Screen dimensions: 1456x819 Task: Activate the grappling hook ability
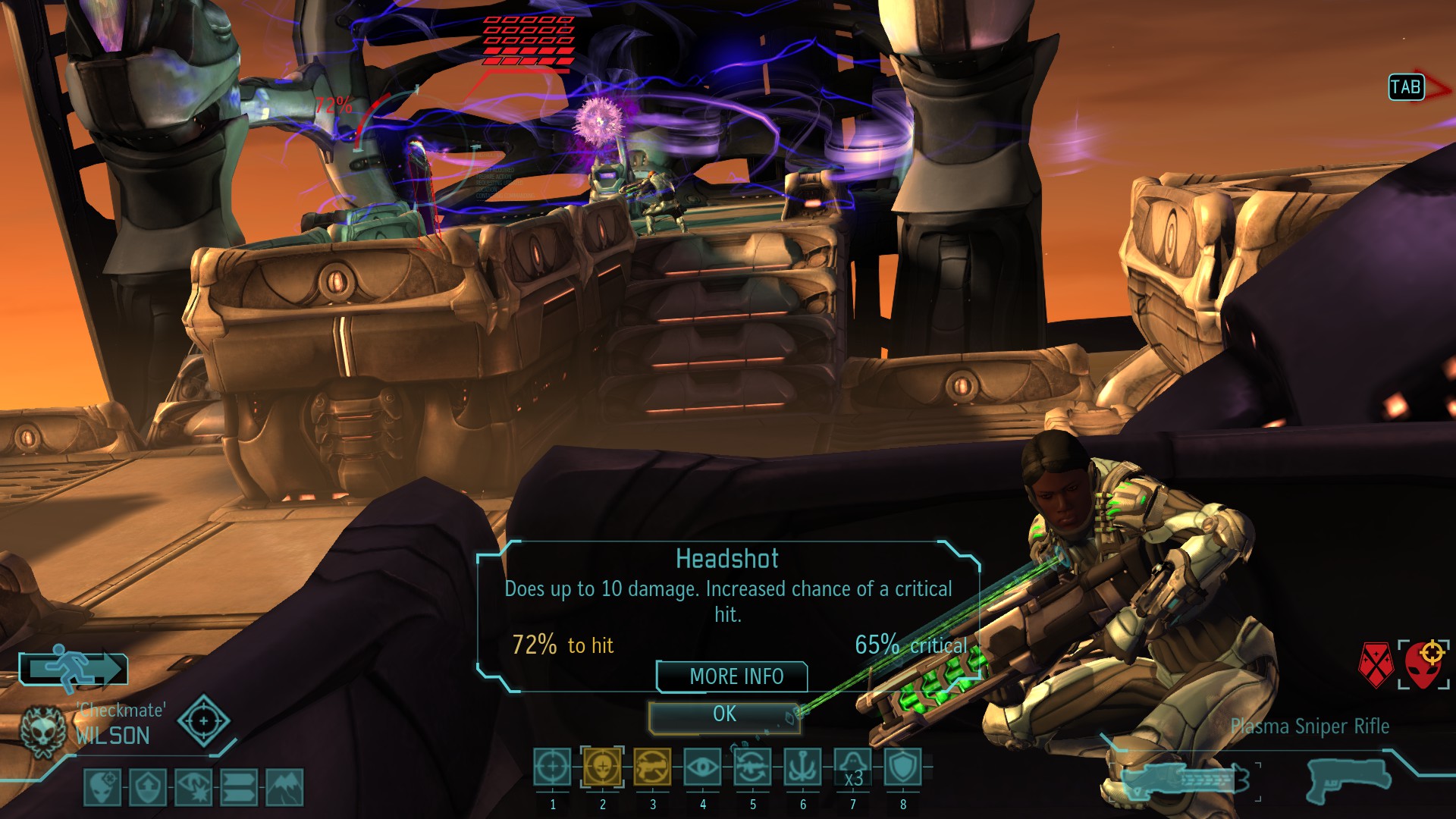point(802,767)
